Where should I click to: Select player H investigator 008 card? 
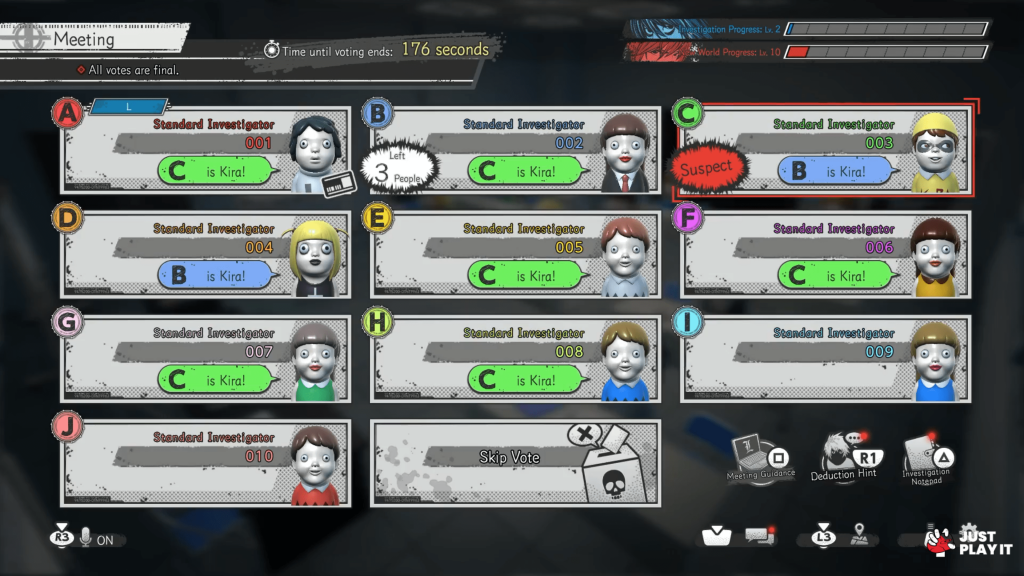pos(516,359)
